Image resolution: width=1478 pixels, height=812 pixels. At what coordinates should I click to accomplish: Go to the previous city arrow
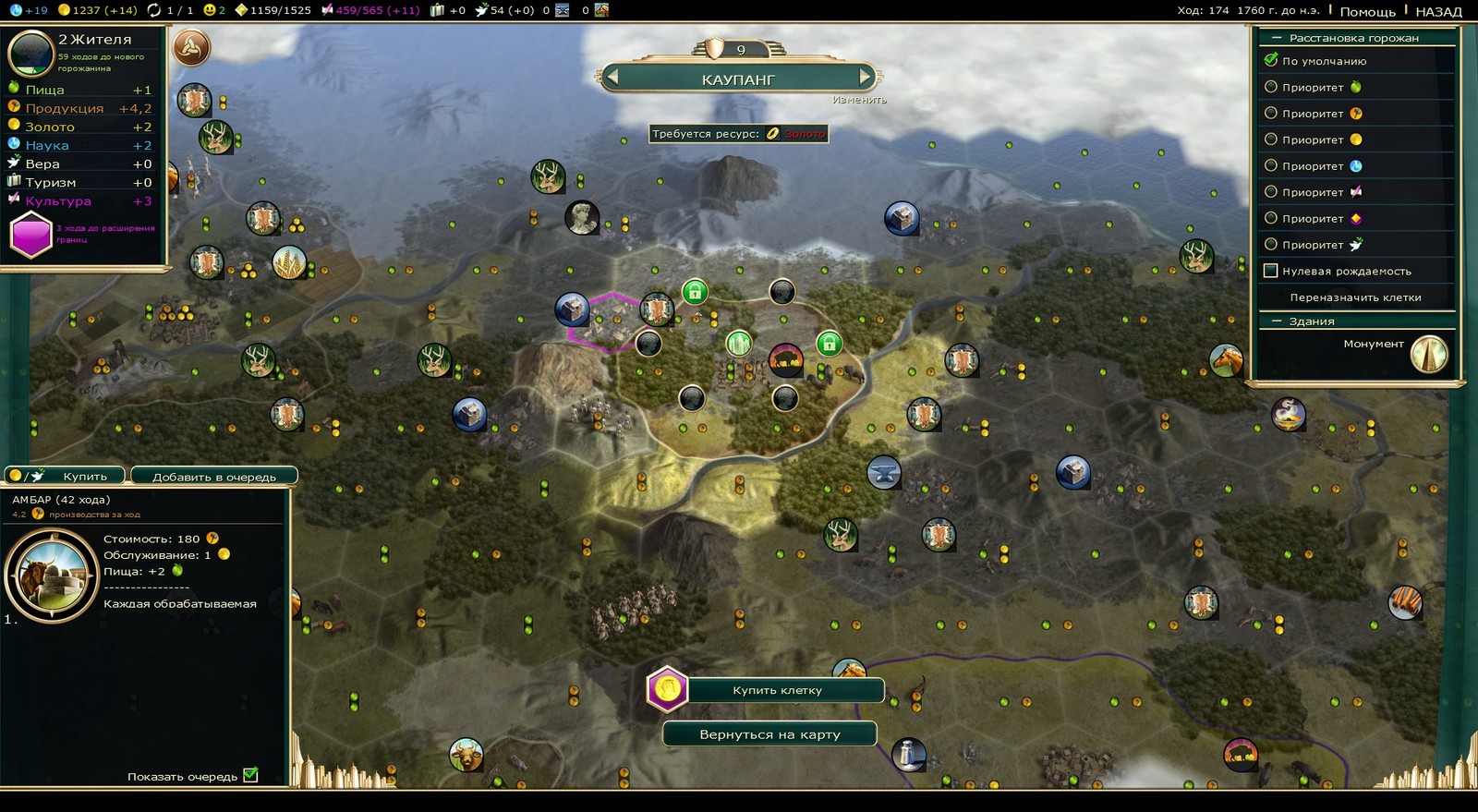pyautogui.click(x=611, y=78)
